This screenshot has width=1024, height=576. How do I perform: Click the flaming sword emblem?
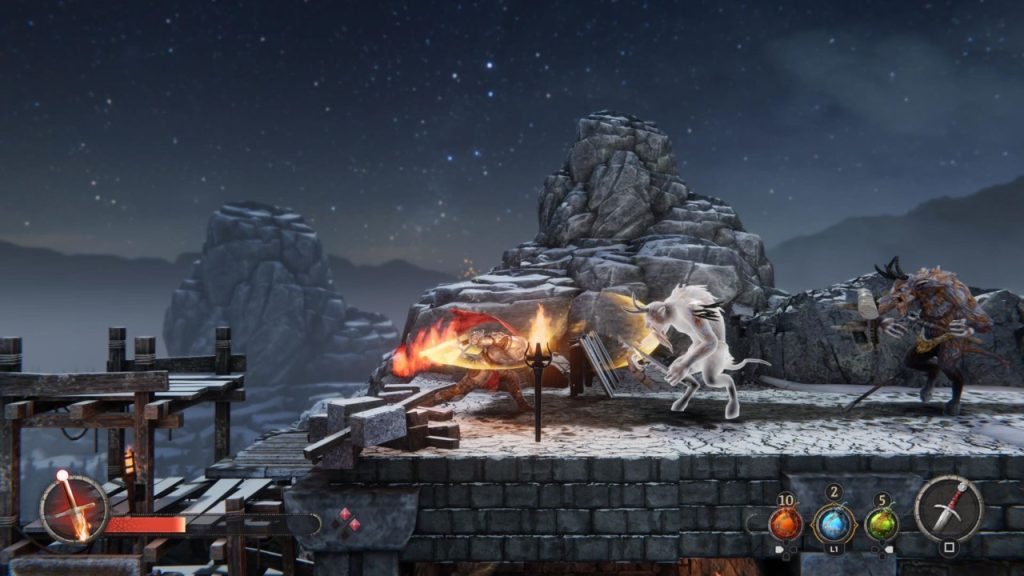coord(74,507)
